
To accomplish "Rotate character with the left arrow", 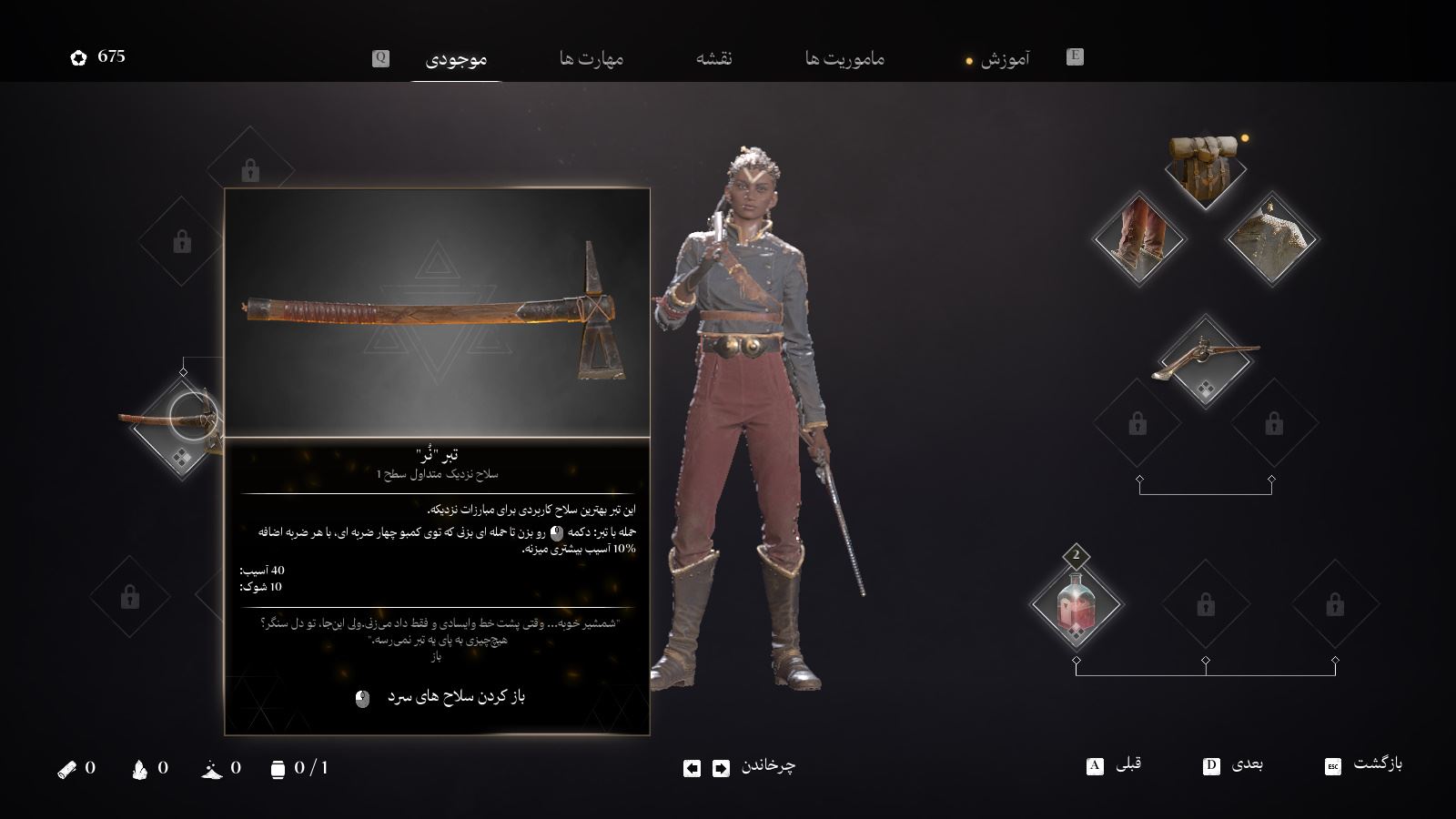I will click(692, 769).
